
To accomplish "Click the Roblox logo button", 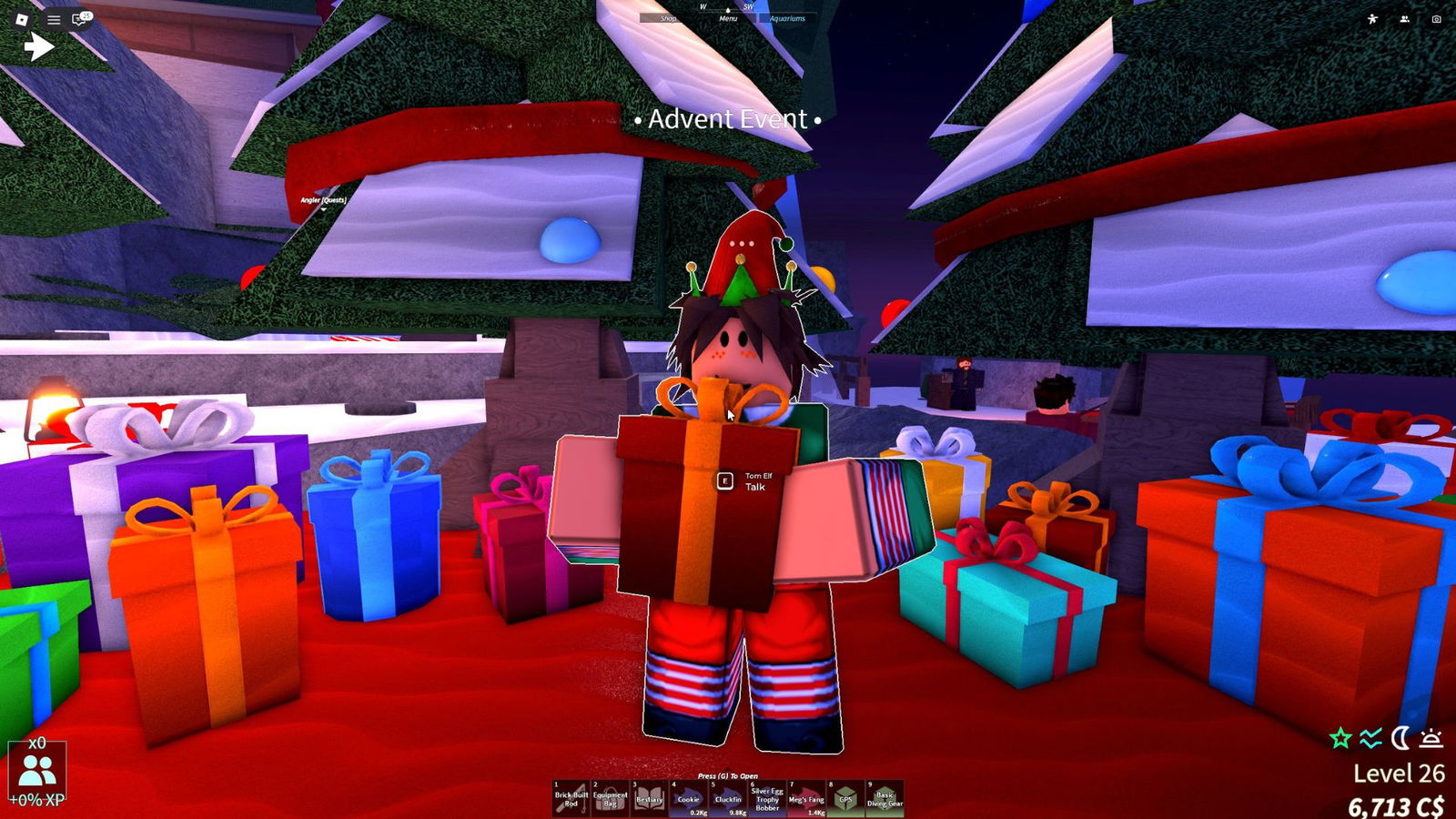I will (21, 18).
